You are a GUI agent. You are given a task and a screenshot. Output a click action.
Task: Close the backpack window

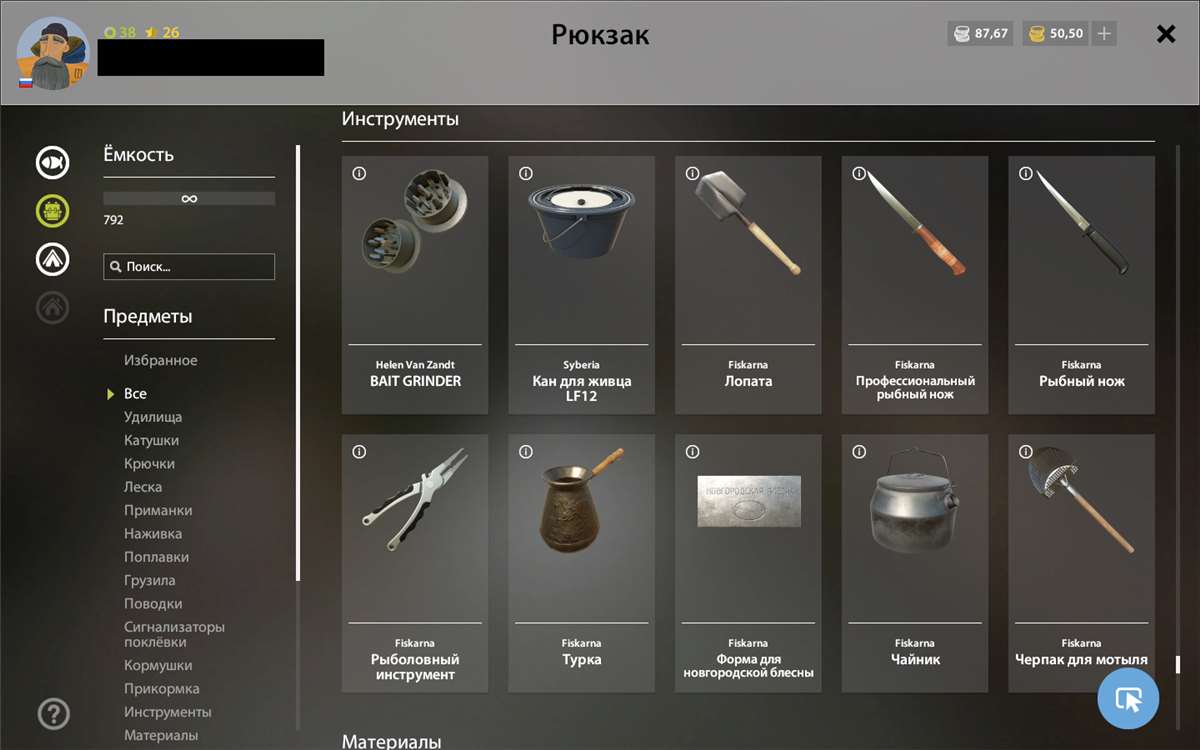point(1165,34)
